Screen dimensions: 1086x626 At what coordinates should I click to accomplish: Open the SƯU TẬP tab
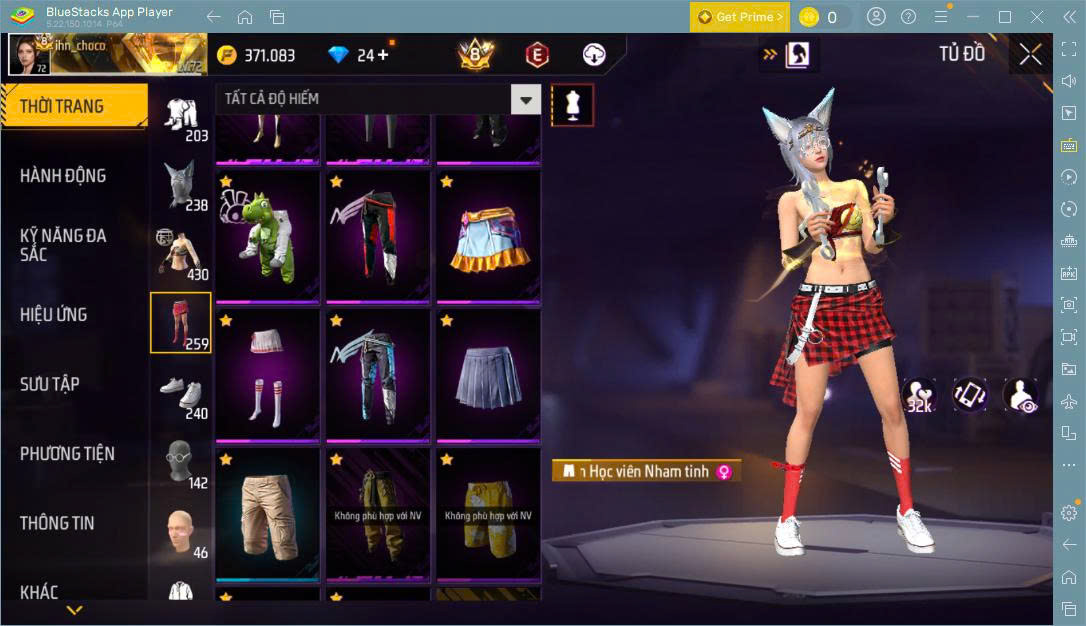[x=50, y=384]
